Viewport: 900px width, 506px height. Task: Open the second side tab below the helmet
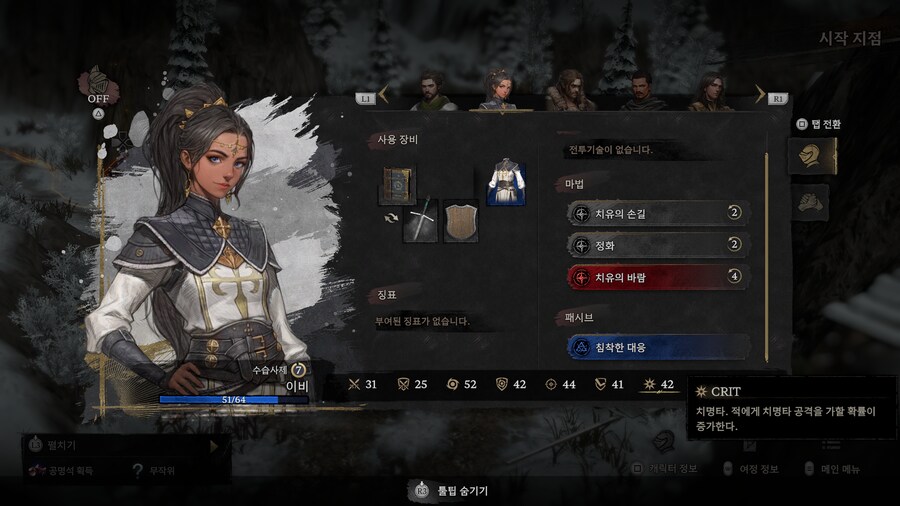coord(810,202)
